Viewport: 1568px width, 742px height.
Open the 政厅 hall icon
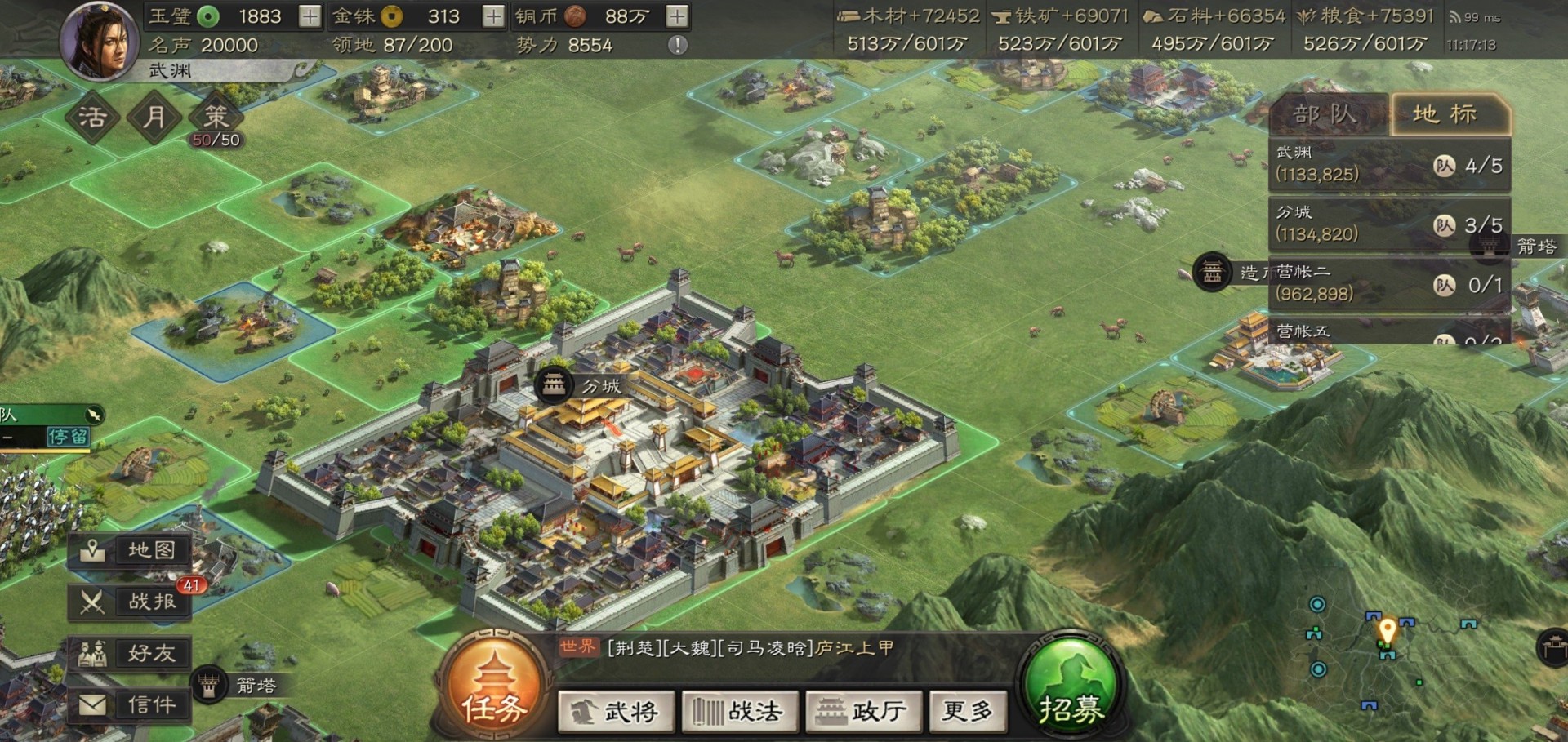click(x=863, y=711)
